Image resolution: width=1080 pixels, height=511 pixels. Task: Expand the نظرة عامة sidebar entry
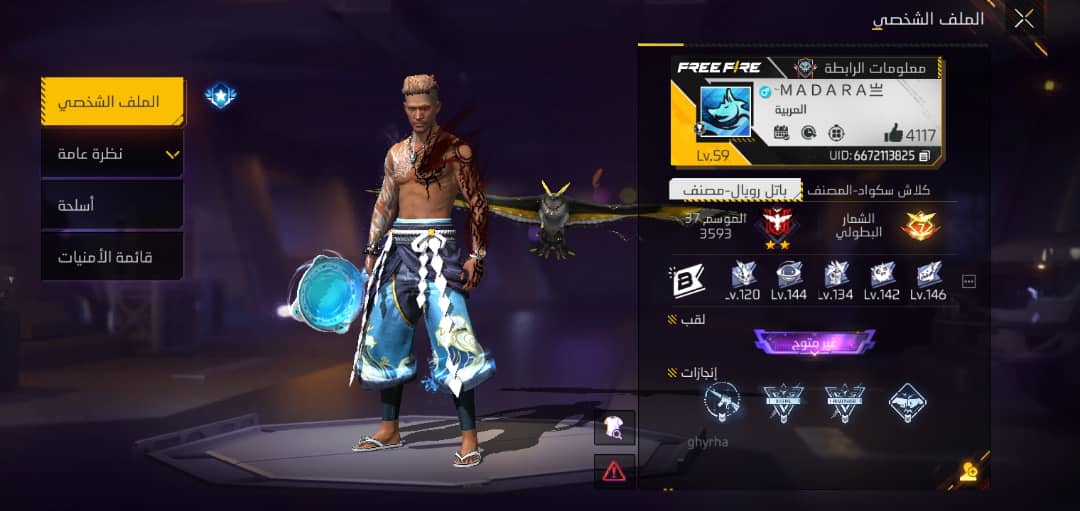pyautogui.click(x=112, y=154)
